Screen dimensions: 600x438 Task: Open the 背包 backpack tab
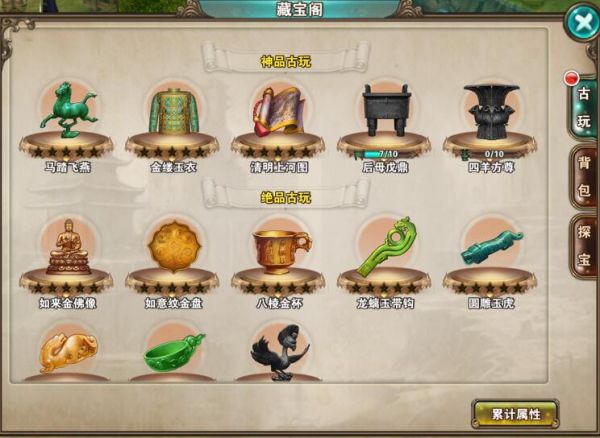click(x=583, y=177)
